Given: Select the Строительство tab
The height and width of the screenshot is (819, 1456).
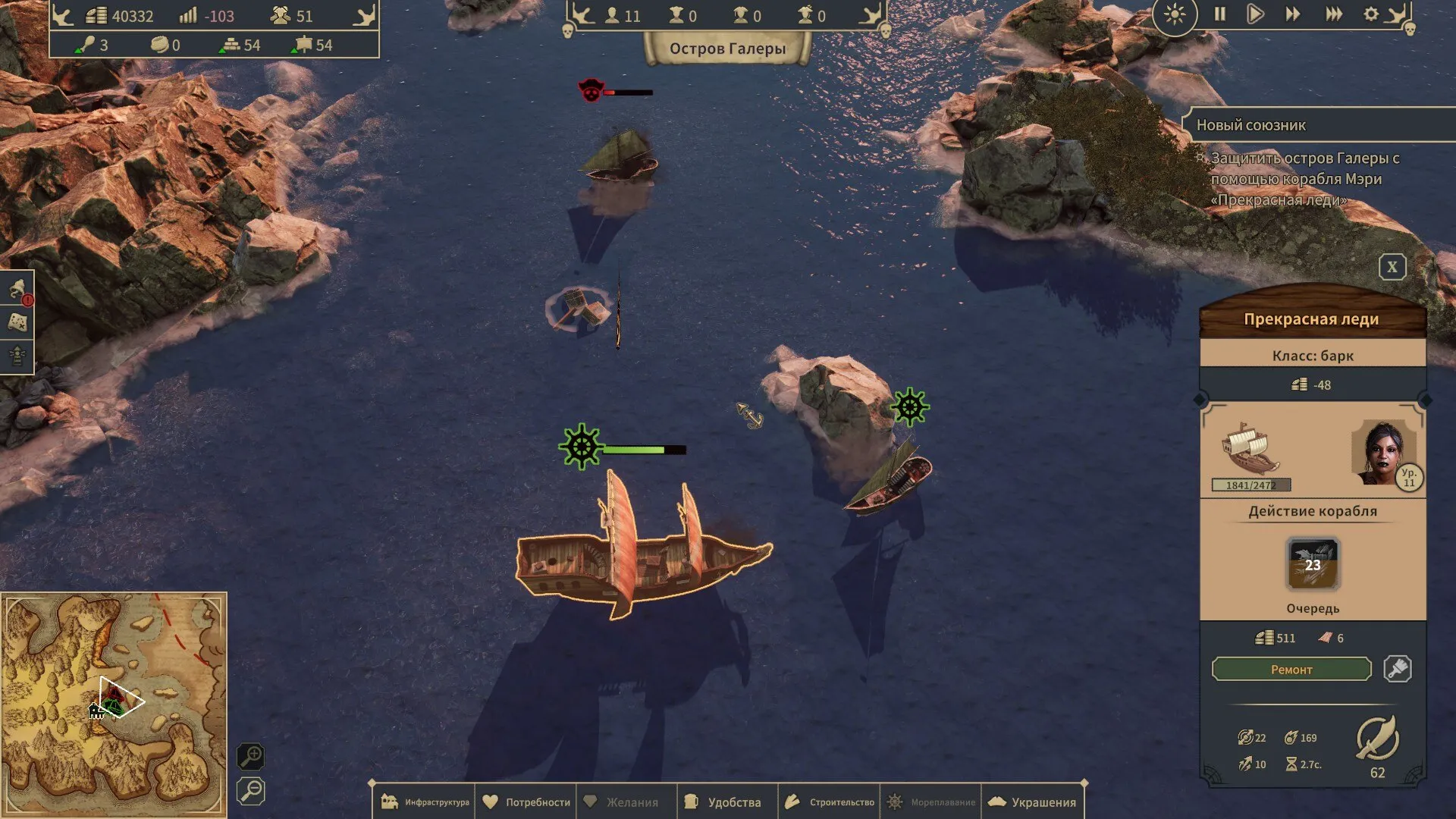Looking at the screenshot, I should 830,802.
